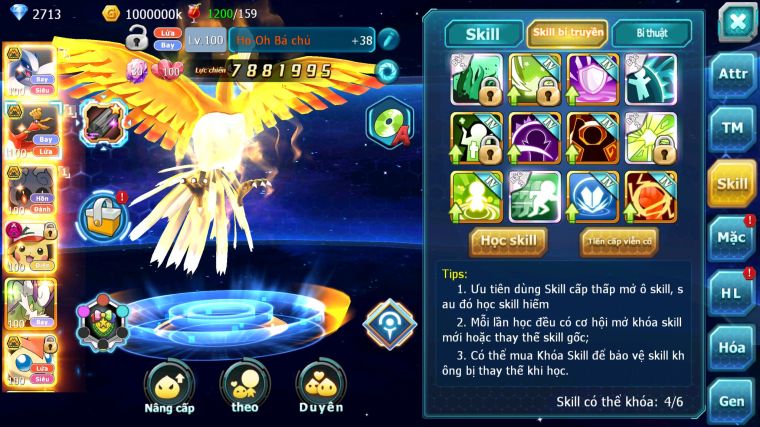Open the Mặc side tab
Image resolution: width=760 pixels, height=427 pixels.
coord(732,238)
